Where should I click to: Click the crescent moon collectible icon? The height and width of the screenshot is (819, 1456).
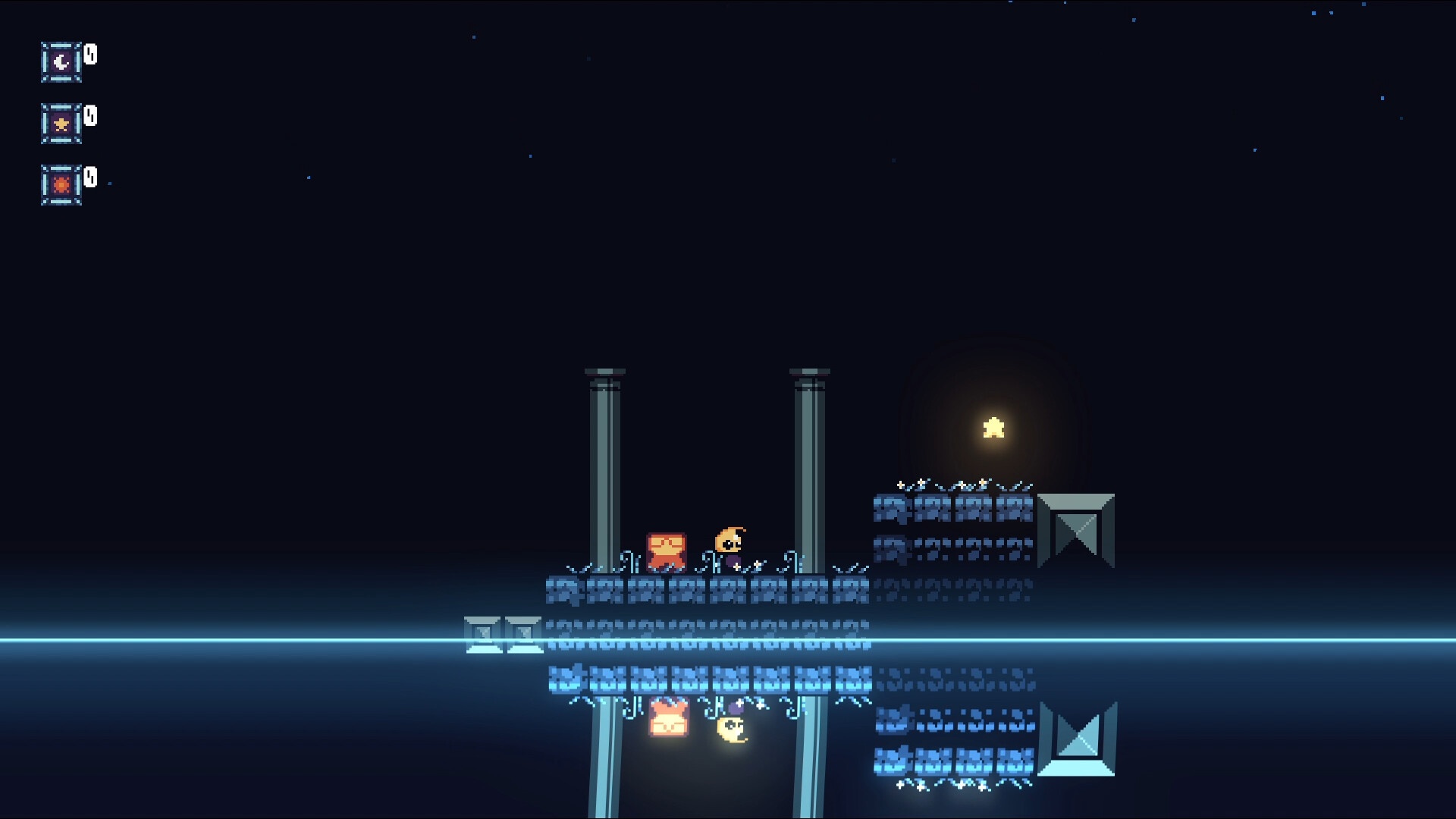(x=61, y=62)
